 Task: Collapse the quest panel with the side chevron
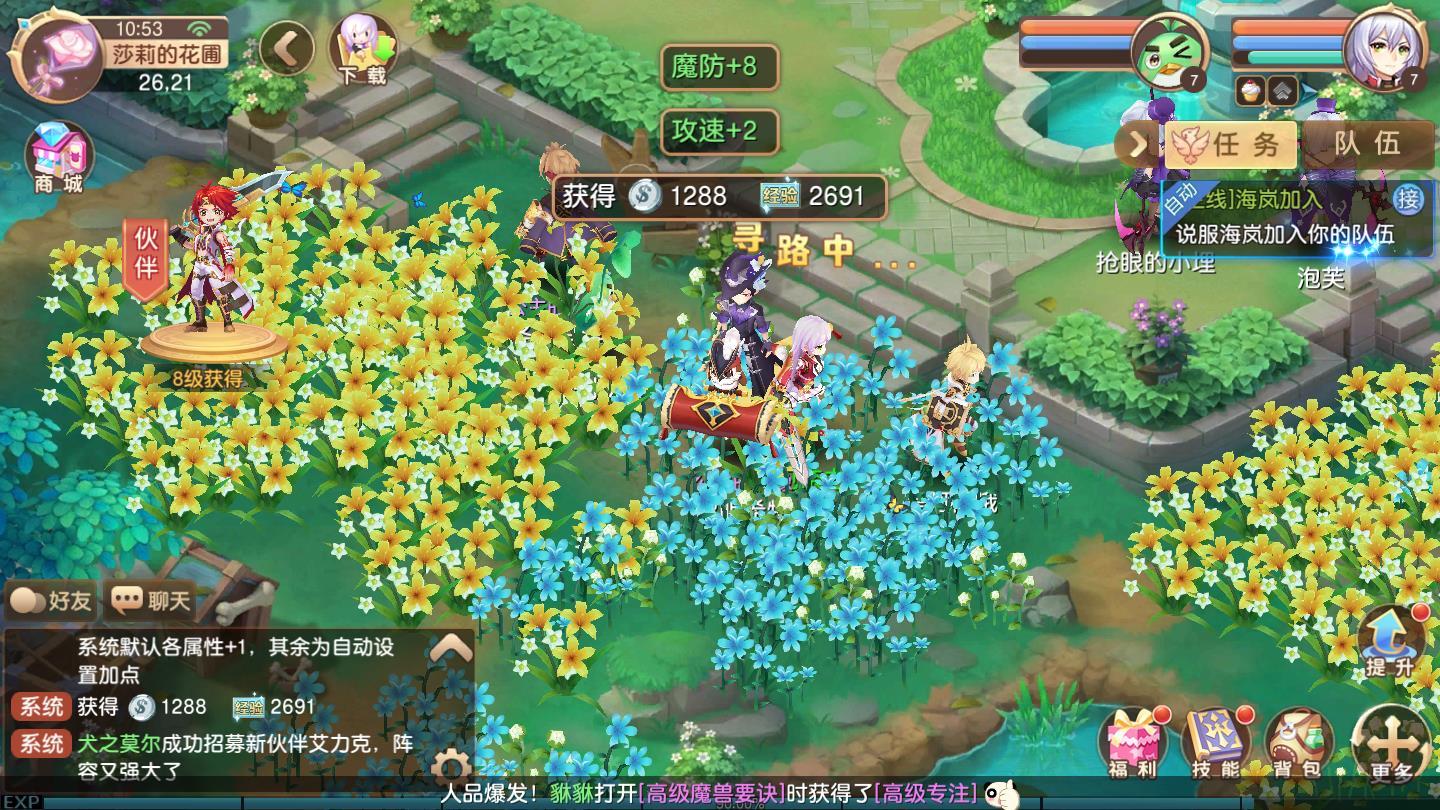click(1138, 143)
